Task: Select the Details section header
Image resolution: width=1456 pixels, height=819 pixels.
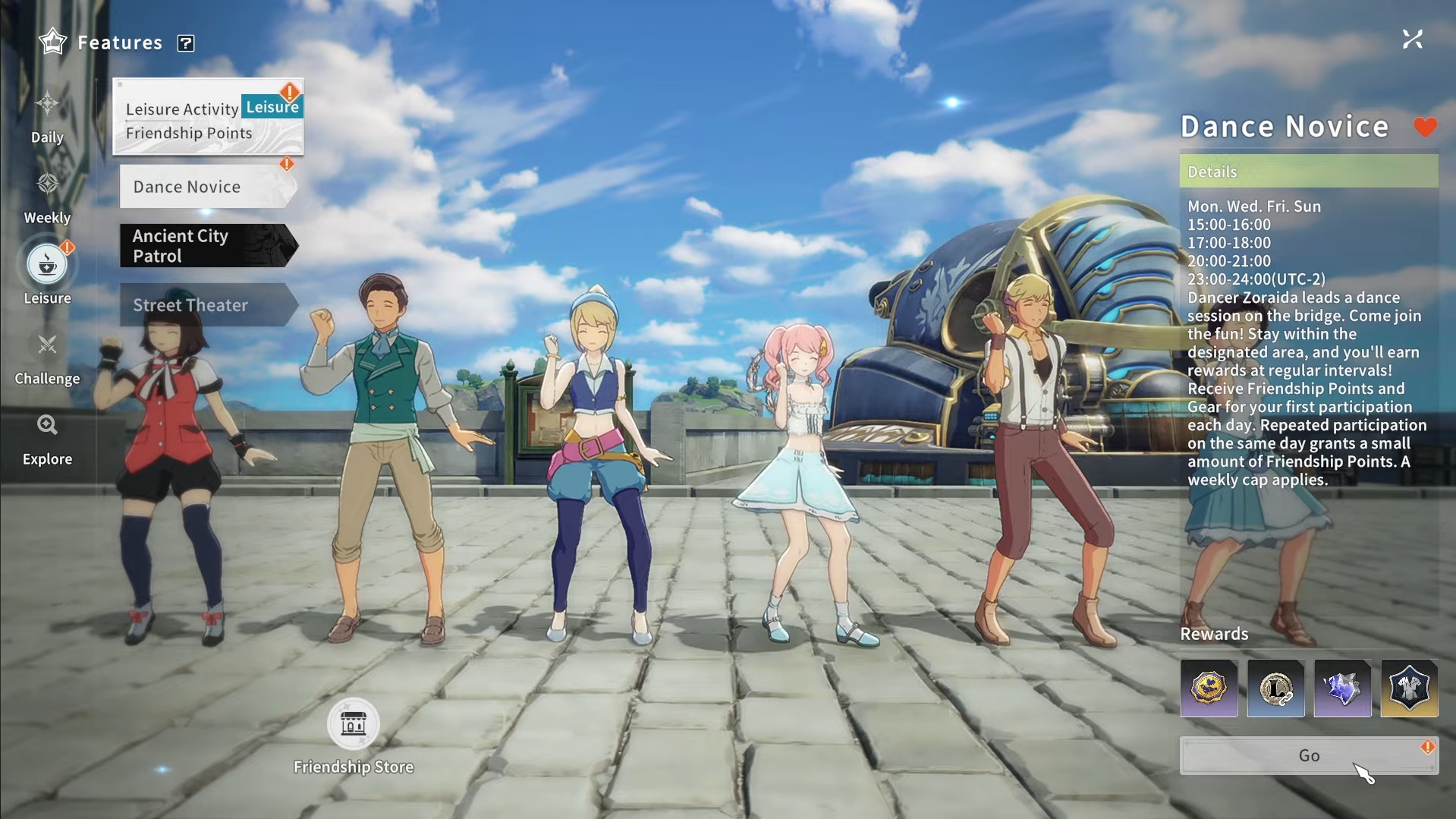Action: click(1308, 172)
